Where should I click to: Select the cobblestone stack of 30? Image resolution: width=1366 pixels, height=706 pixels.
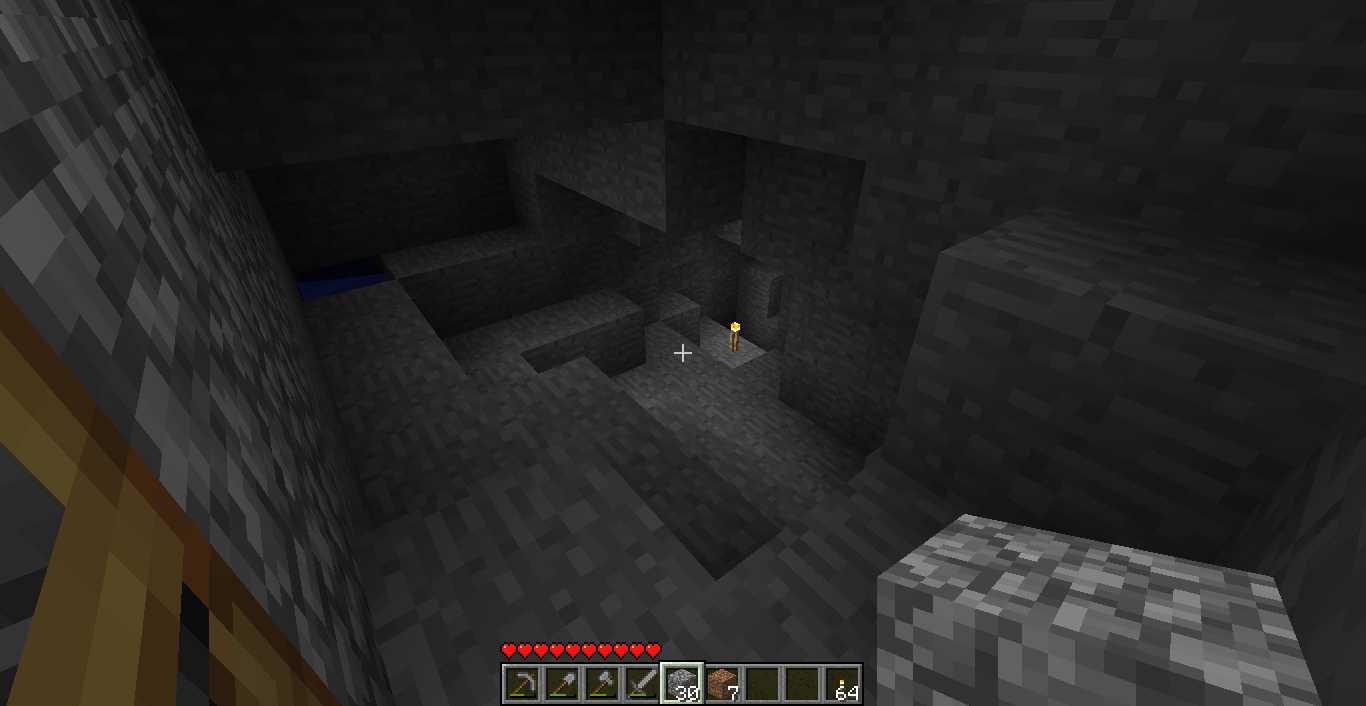tap(682, 684)
